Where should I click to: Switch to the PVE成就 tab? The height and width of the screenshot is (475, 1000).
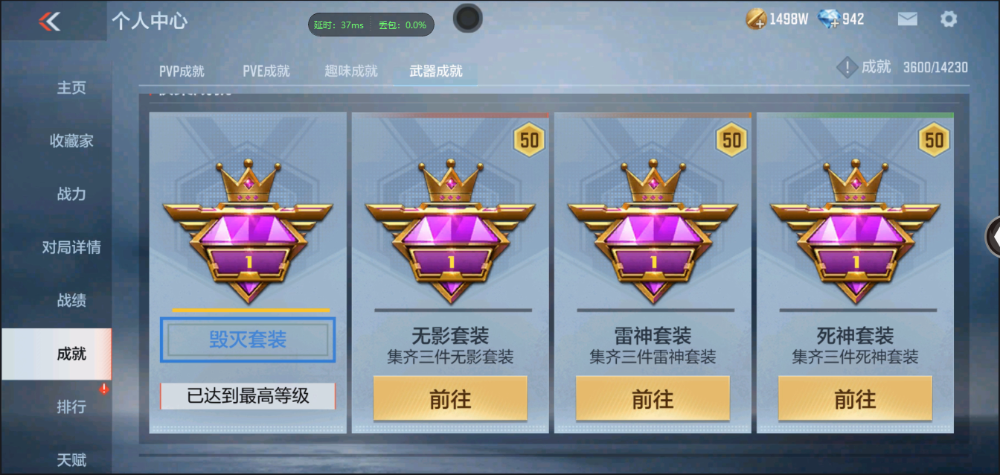[266, 71]
